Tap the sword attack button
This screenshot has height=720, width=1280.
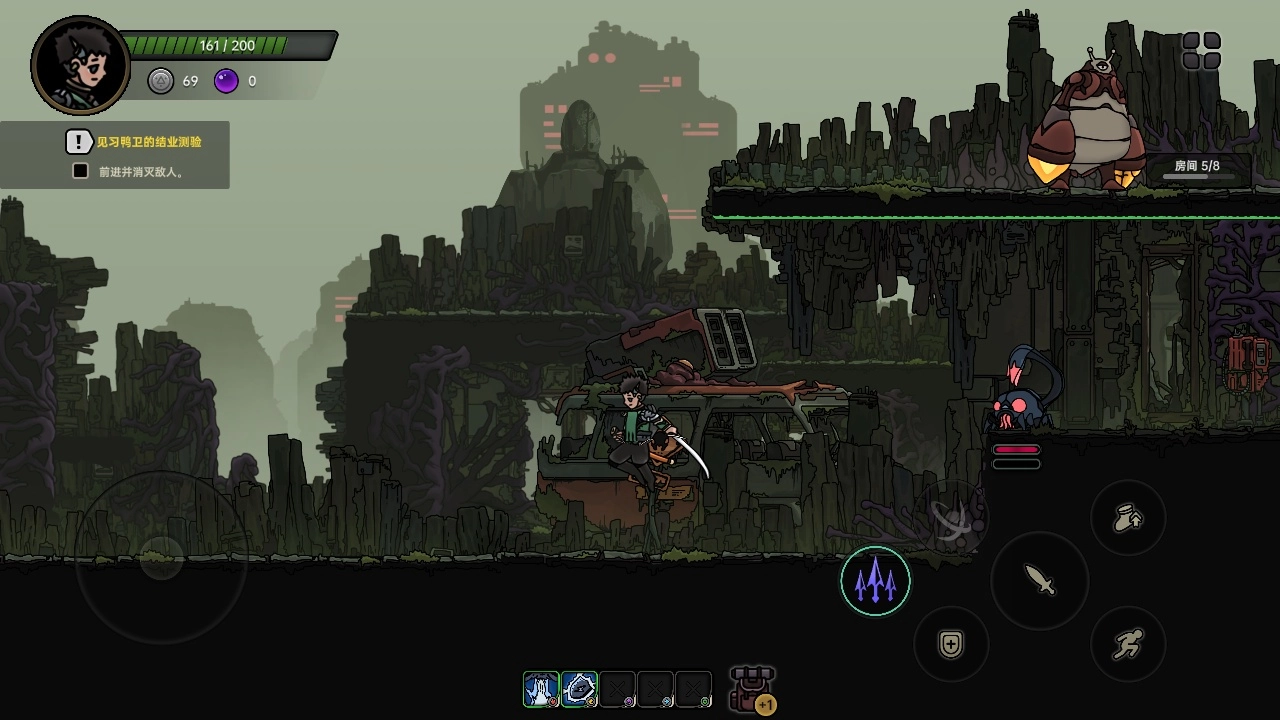click(x=1039, y=581)
